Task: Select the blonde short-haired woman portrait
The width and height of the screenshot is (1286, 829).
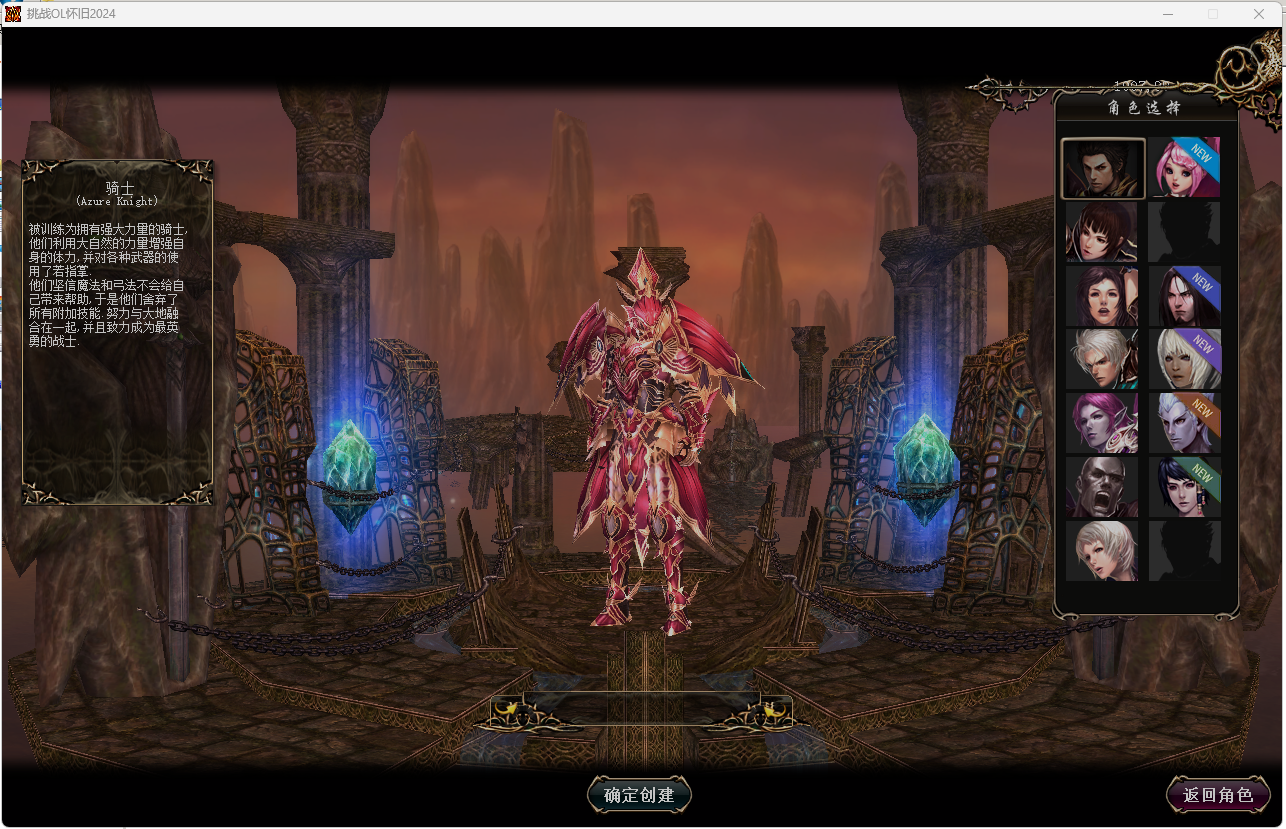Action: click(1102, 551)
